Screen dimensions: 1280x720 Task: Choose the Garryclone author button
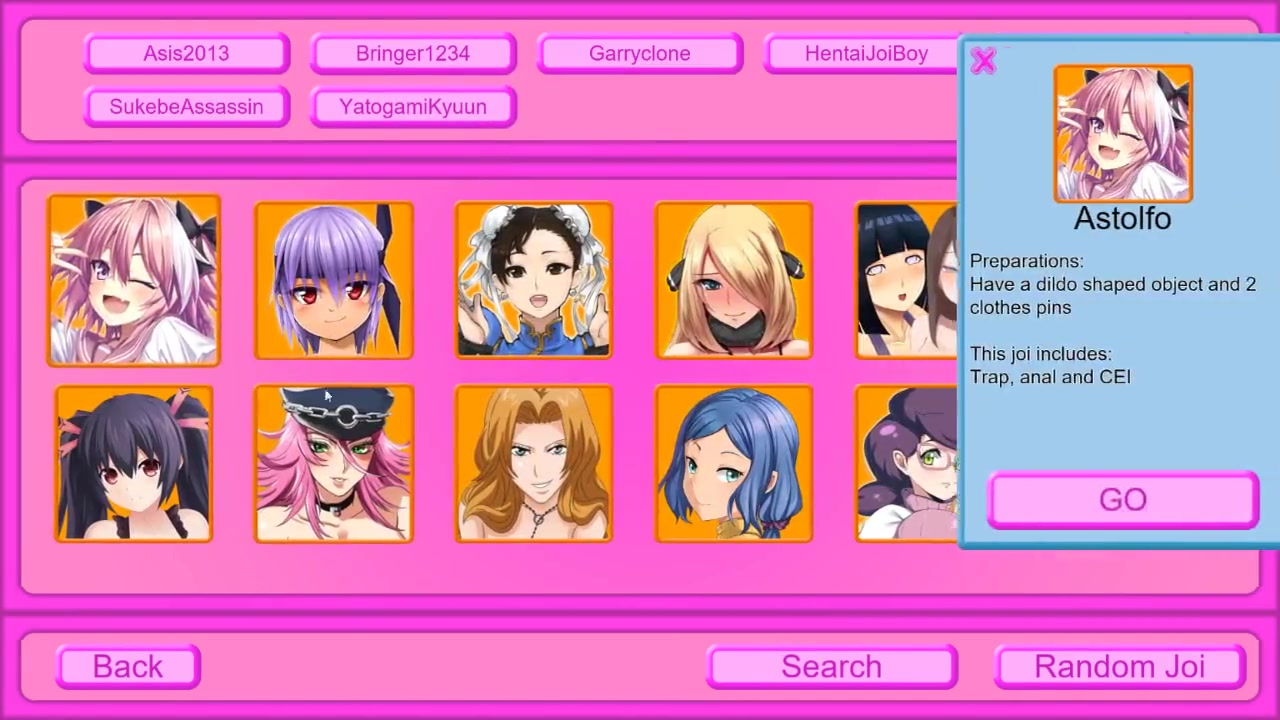point(640,54)
